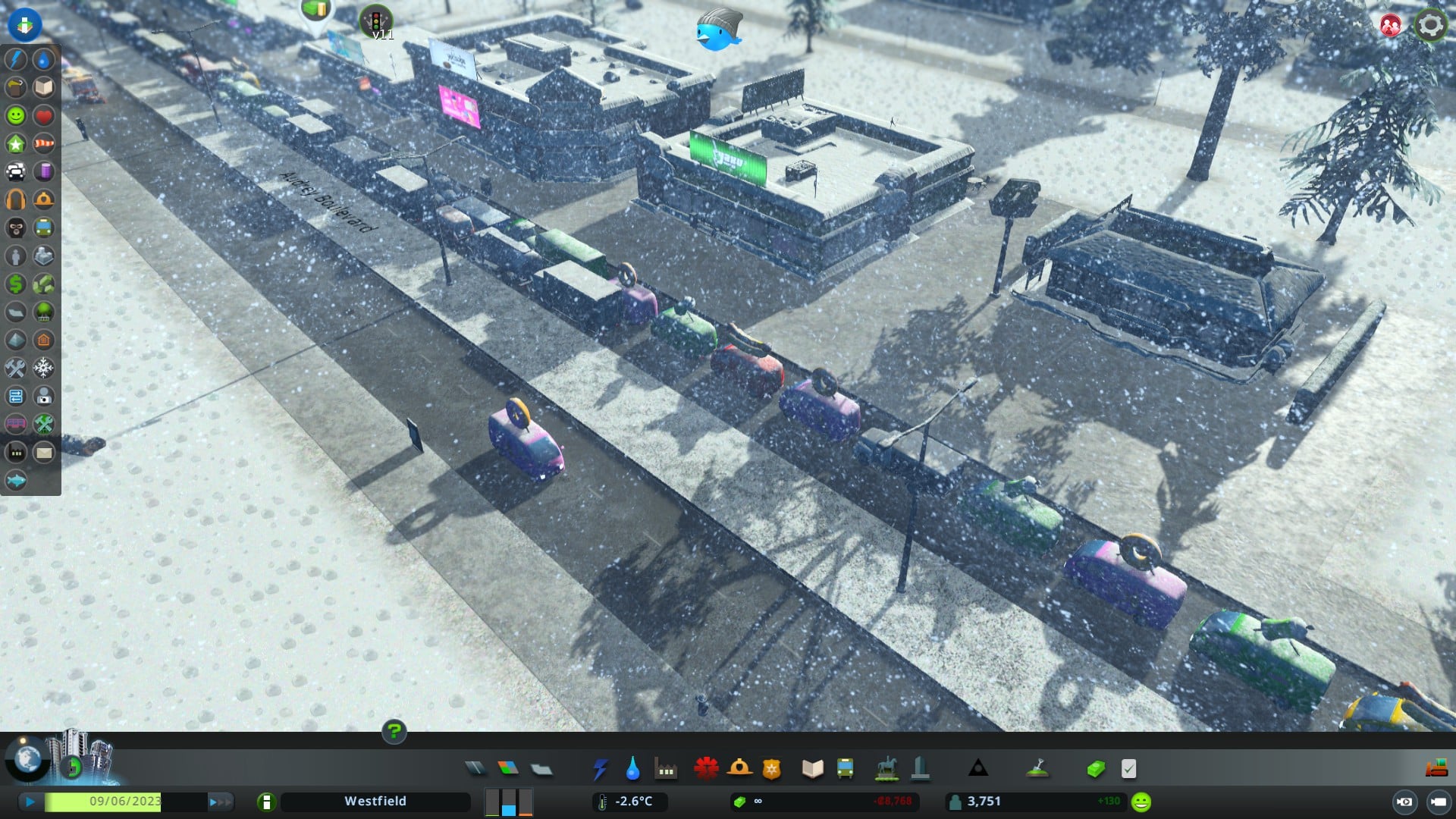
Task: Toggle the play/pause simulation button
Action: (x=30, y=802)
